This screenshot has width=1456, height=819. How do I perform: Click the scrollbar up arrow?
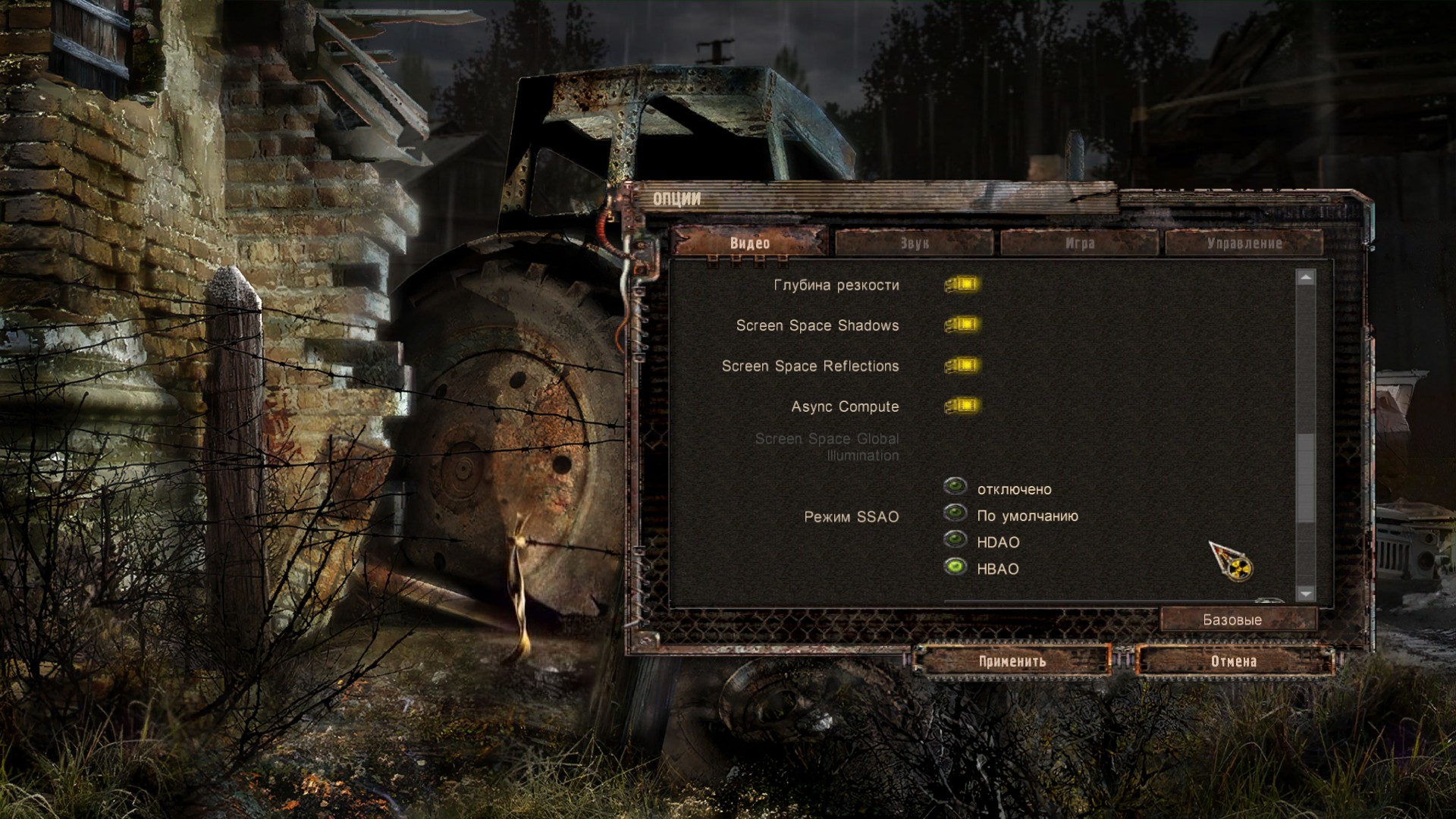pos(1305,278)
